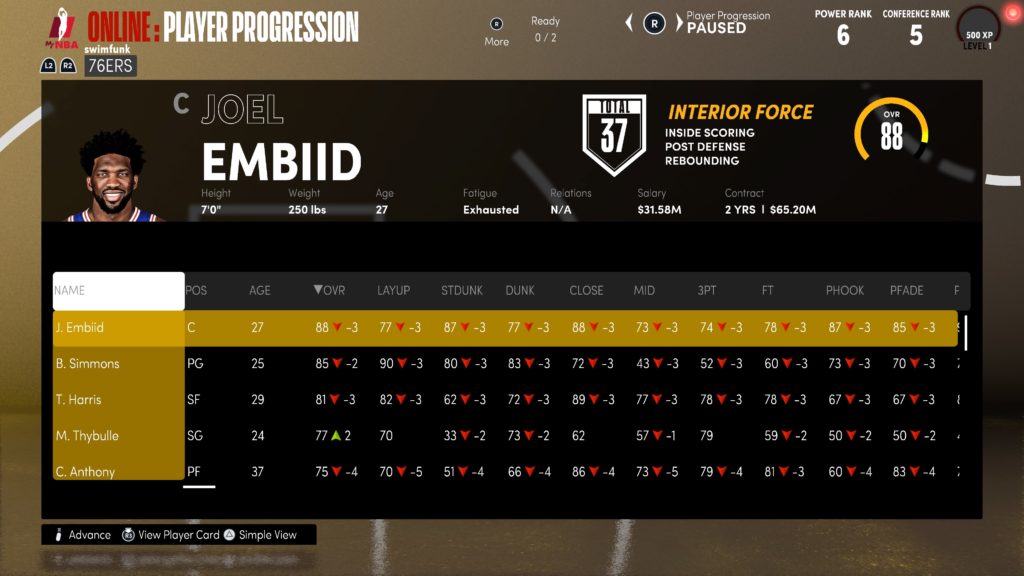This screenshot has width=1024, height=576.
Task: Sort by the PHOOK rating column
Action: pos(845,291)
